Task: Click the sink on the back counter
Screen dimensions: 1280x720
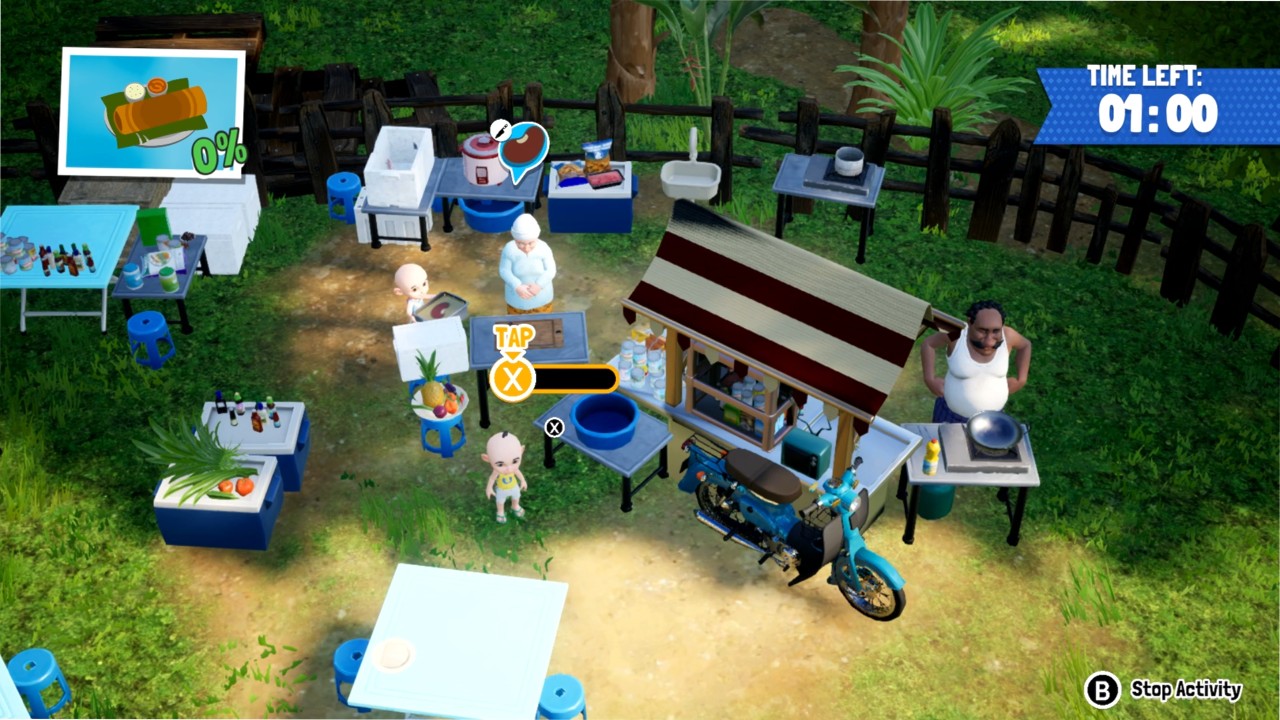Action: (x=688, y=180)
